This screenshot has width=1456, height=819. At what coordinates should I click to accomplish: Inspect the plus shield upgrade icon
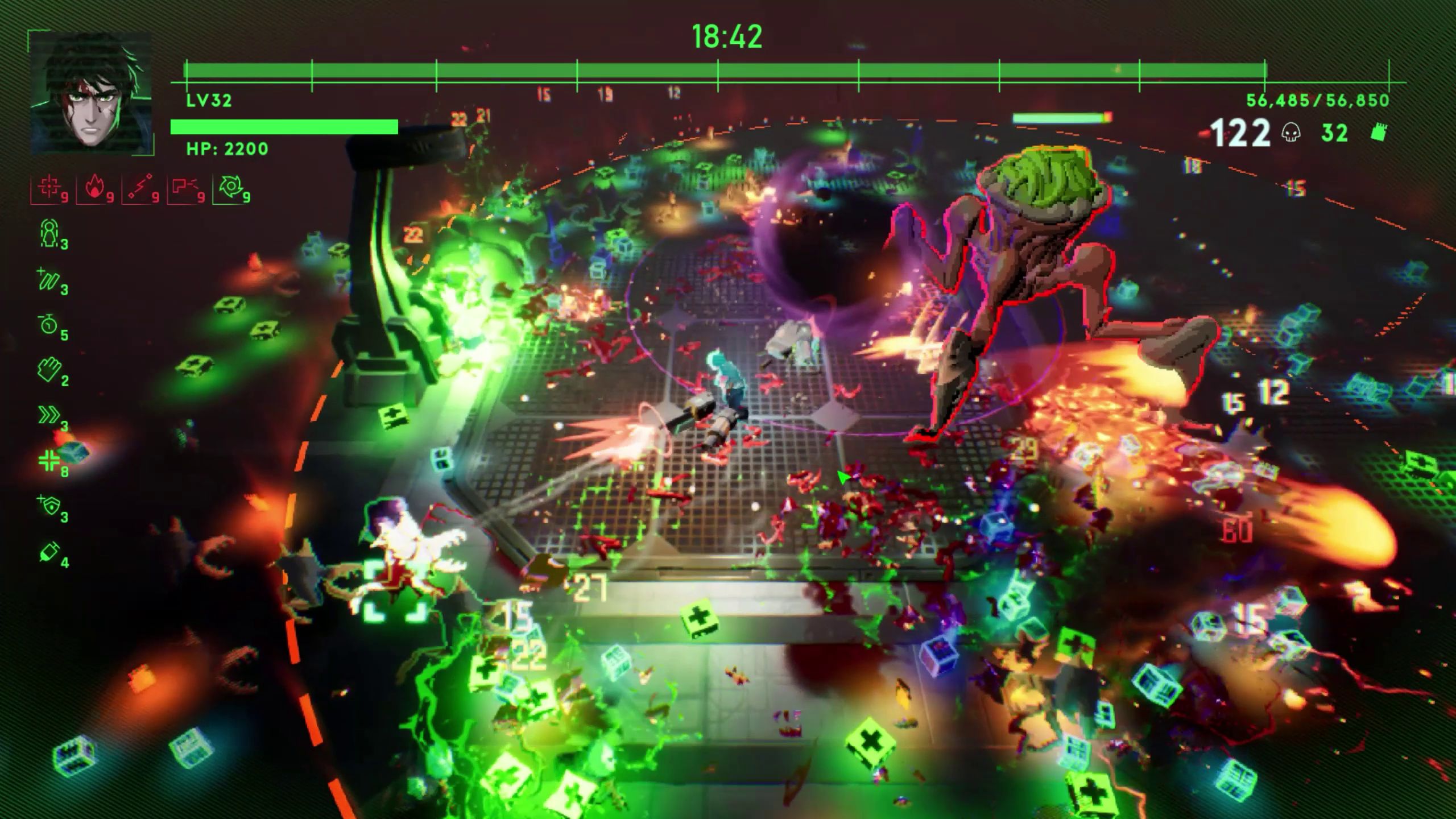tap(49, 506)
